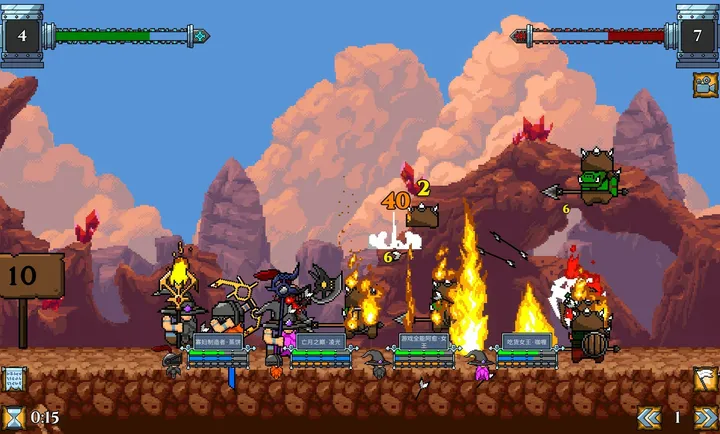The height and width of the screenshot is (434, 720).
Task: Open the battle log scroll
Action: pos(14,379)
